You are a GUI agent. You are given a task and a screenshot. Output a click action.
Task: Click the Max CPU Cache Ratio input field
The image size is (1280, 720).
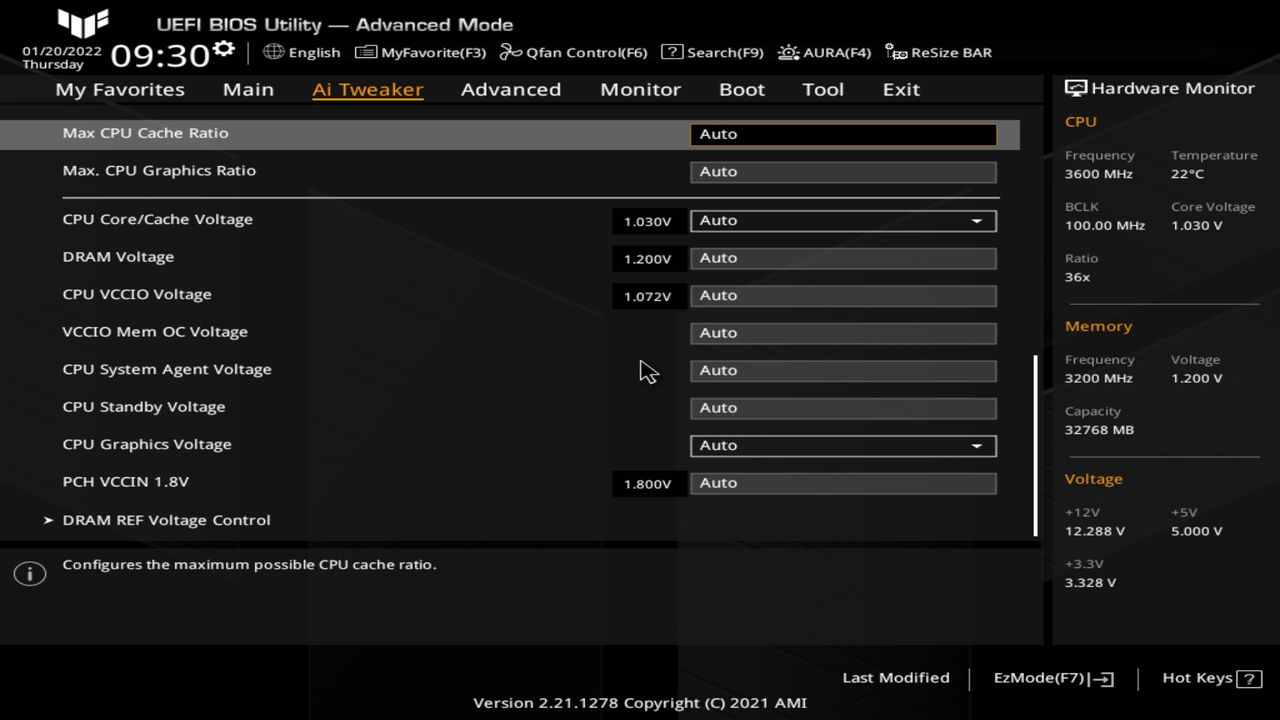coord(842,133)
